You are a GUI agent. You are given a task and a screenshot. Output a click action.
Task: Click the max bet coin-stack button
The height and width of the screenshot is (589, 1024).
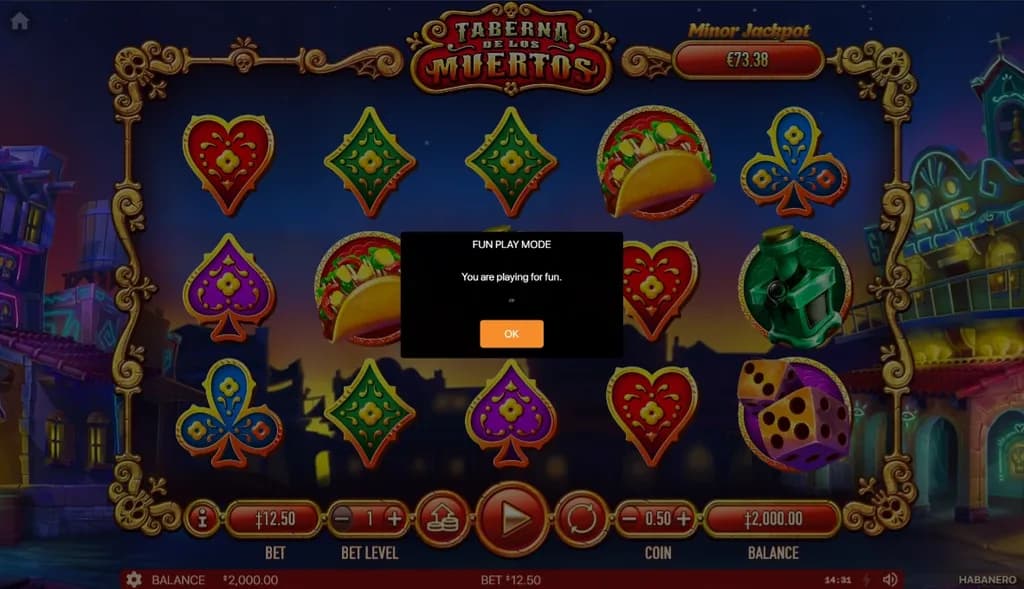pyautogui.click(x=442, y=518)
